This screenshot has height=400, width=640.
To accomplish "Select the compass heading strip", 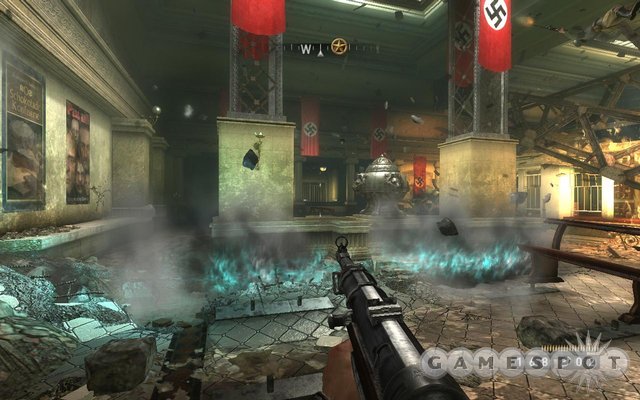I will 318,47.
